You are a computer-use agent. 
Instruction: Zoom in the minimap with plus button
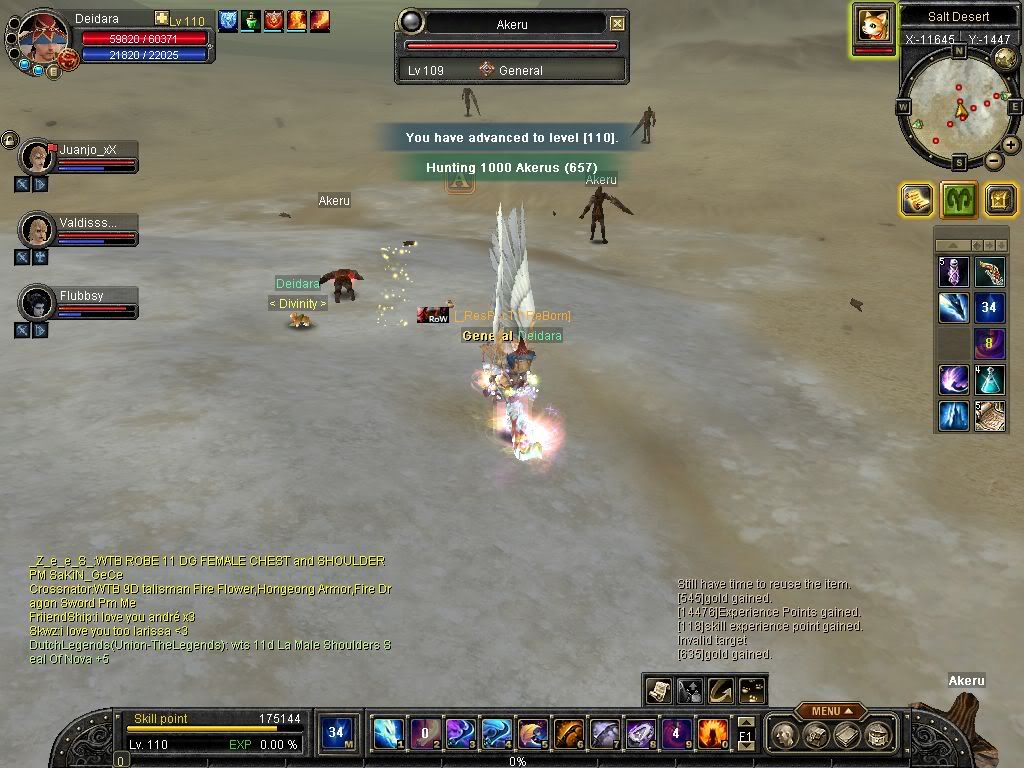coord(1011,145)
